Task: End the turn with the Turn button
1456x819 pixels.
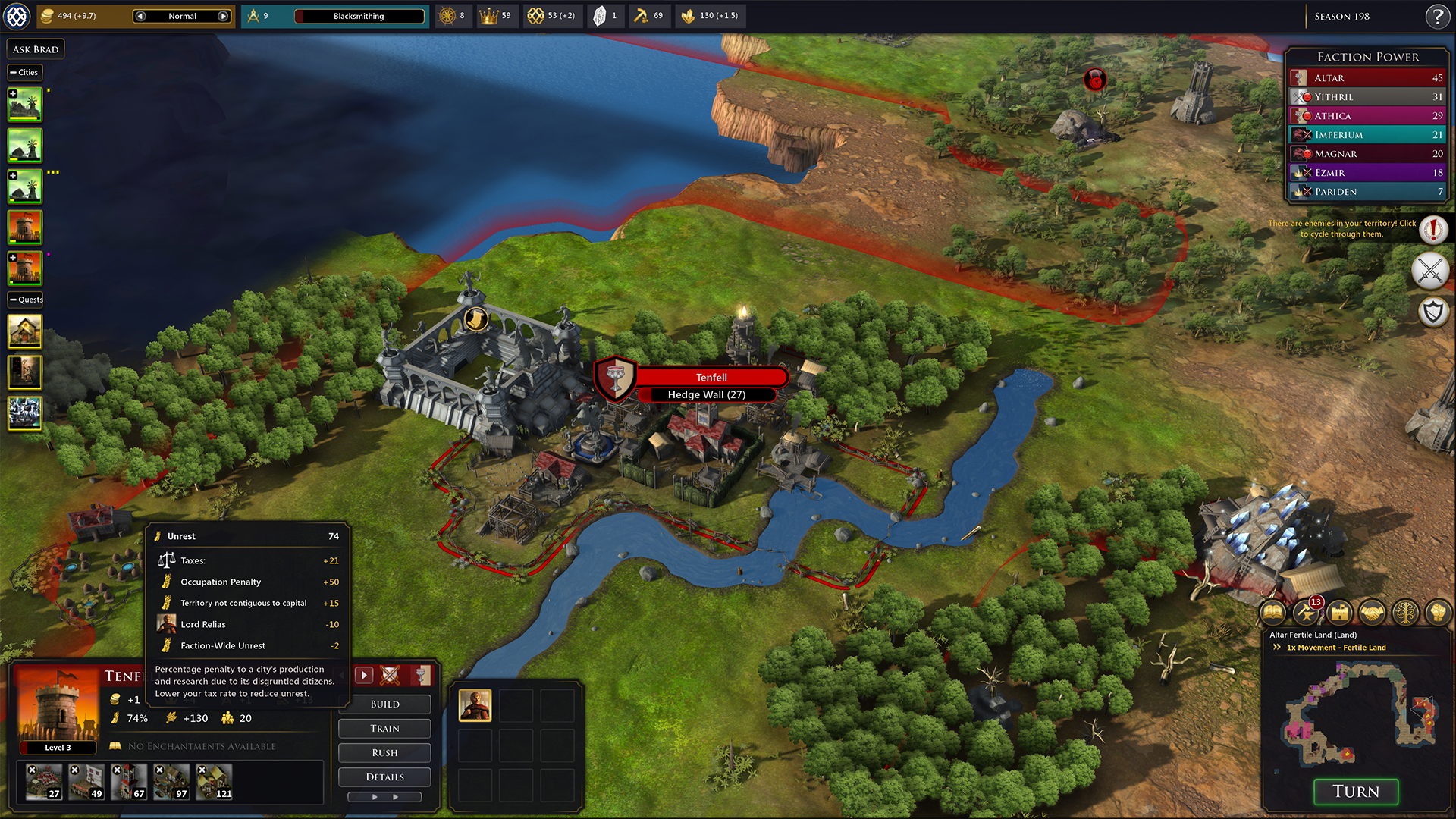Action: click(x=1356, y=792)
